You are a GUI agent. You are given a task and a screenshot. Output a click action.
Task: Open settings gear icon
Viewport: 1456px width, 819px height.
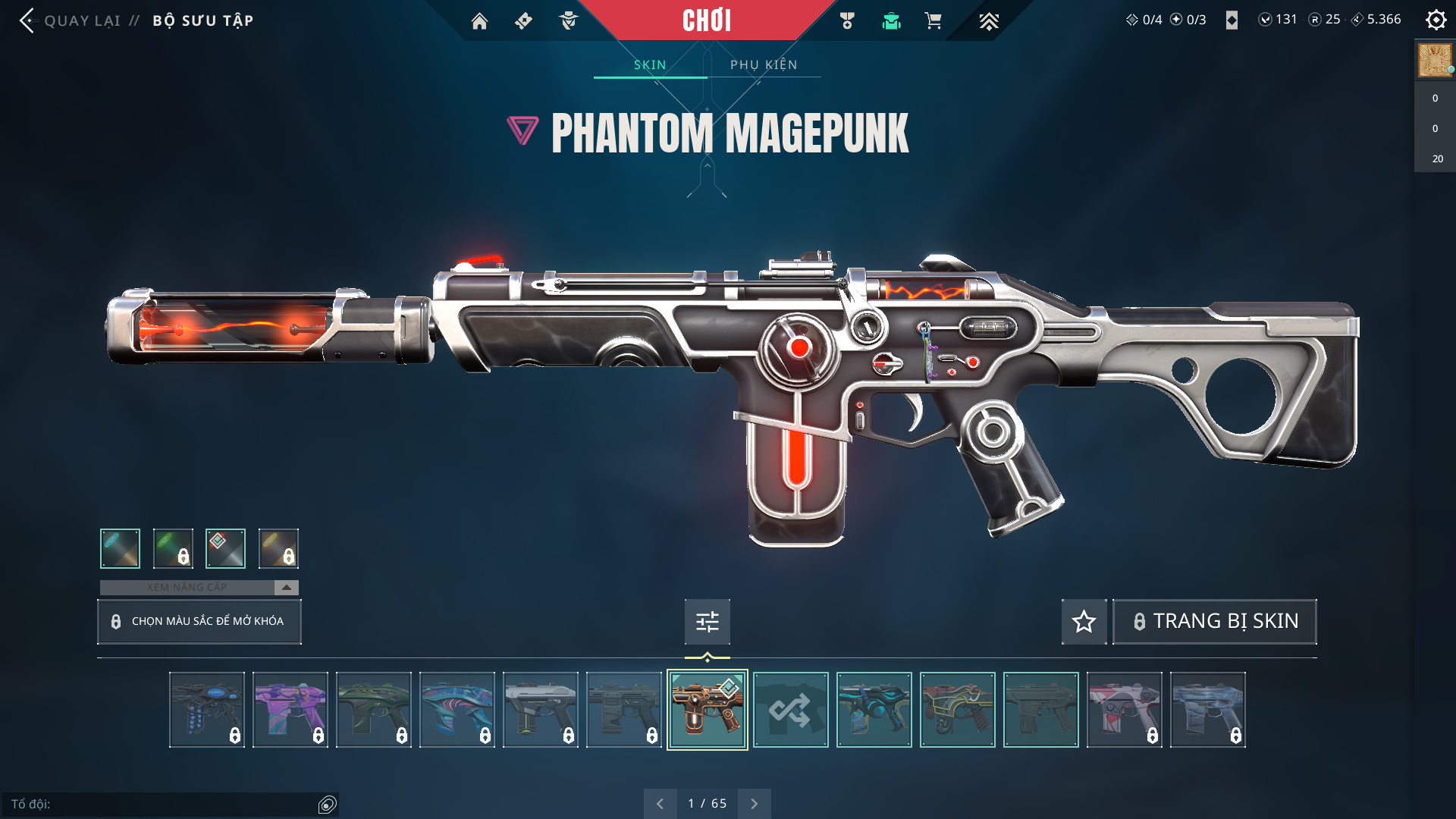(x=1436, y=20)
